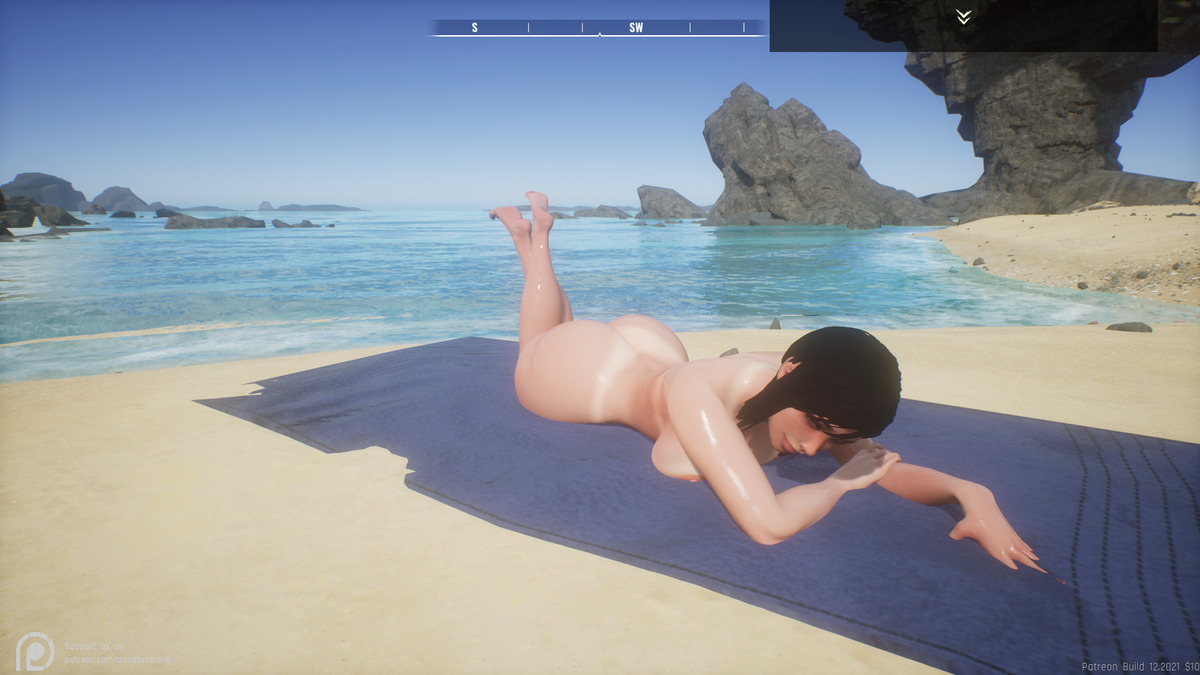Expand the collapsed panel with the double-chevron arrow
Image resolution: width=1200 pixels, height=675 pixels.
[963, 17]
